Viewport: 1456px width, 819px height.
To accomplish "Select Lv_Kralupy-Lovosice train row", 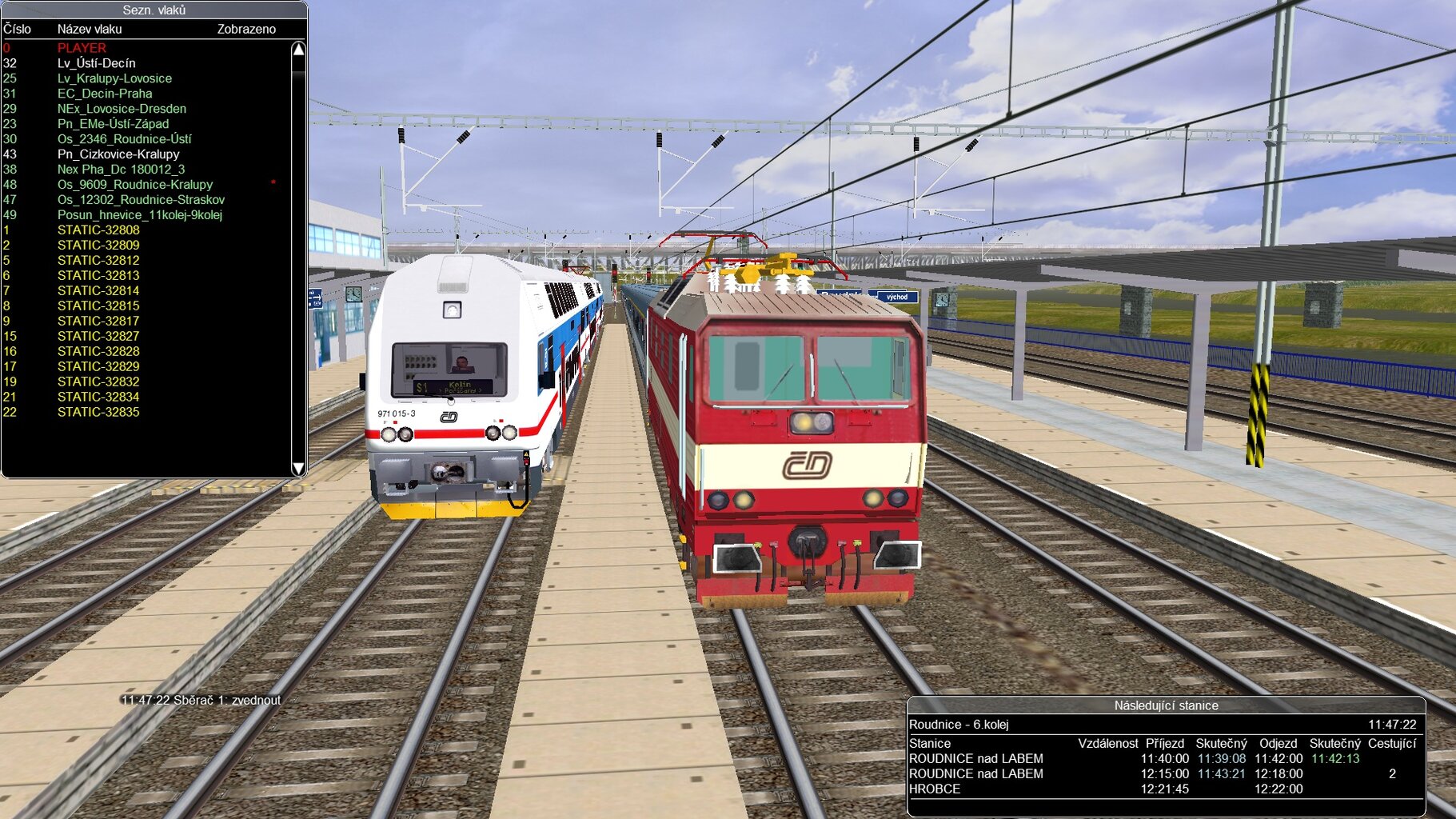I will click(114, 78).
